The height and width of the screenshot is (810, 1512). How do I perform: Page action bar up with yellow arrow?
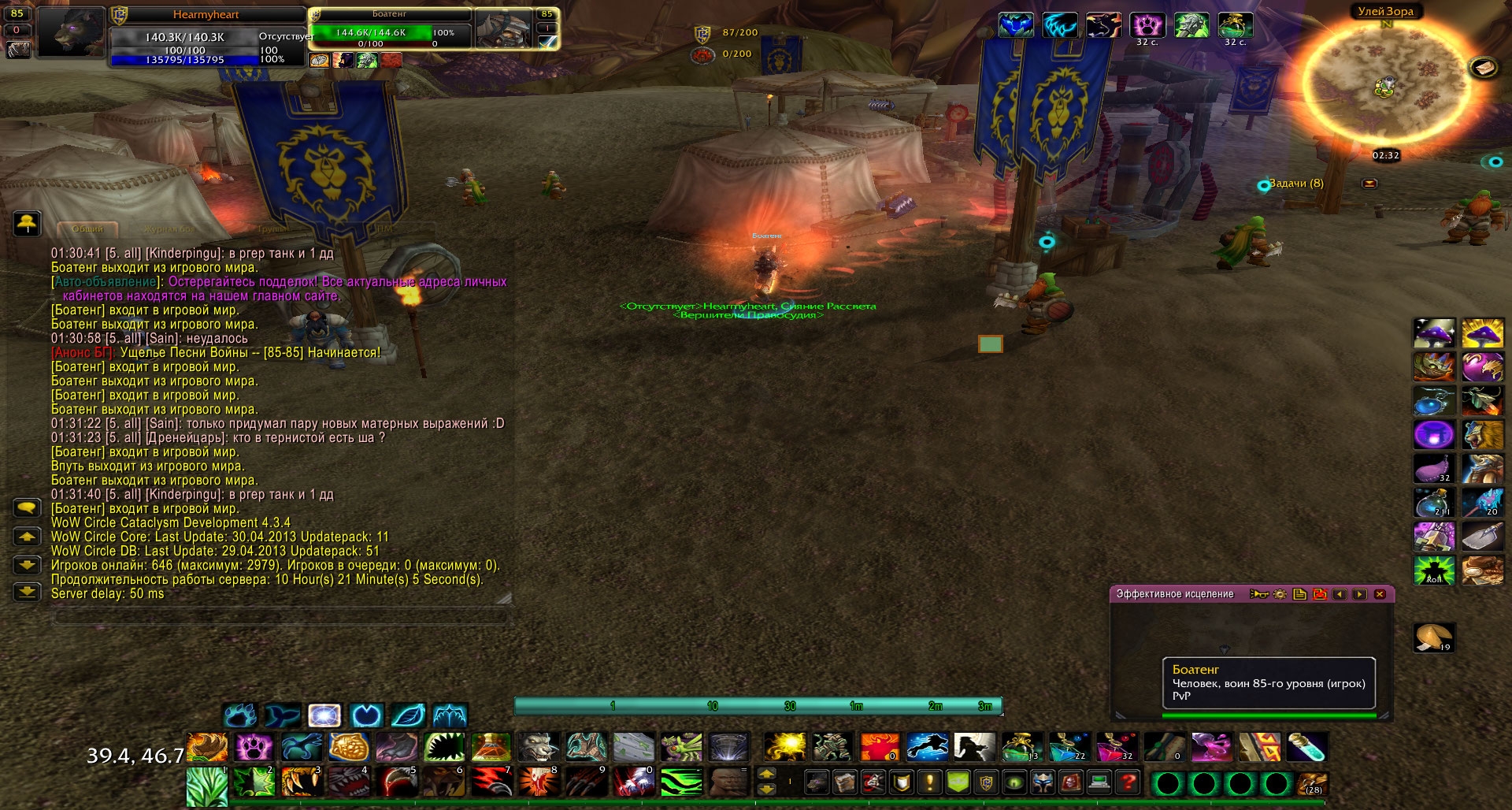pyautogui.click(x=766, y=774)
